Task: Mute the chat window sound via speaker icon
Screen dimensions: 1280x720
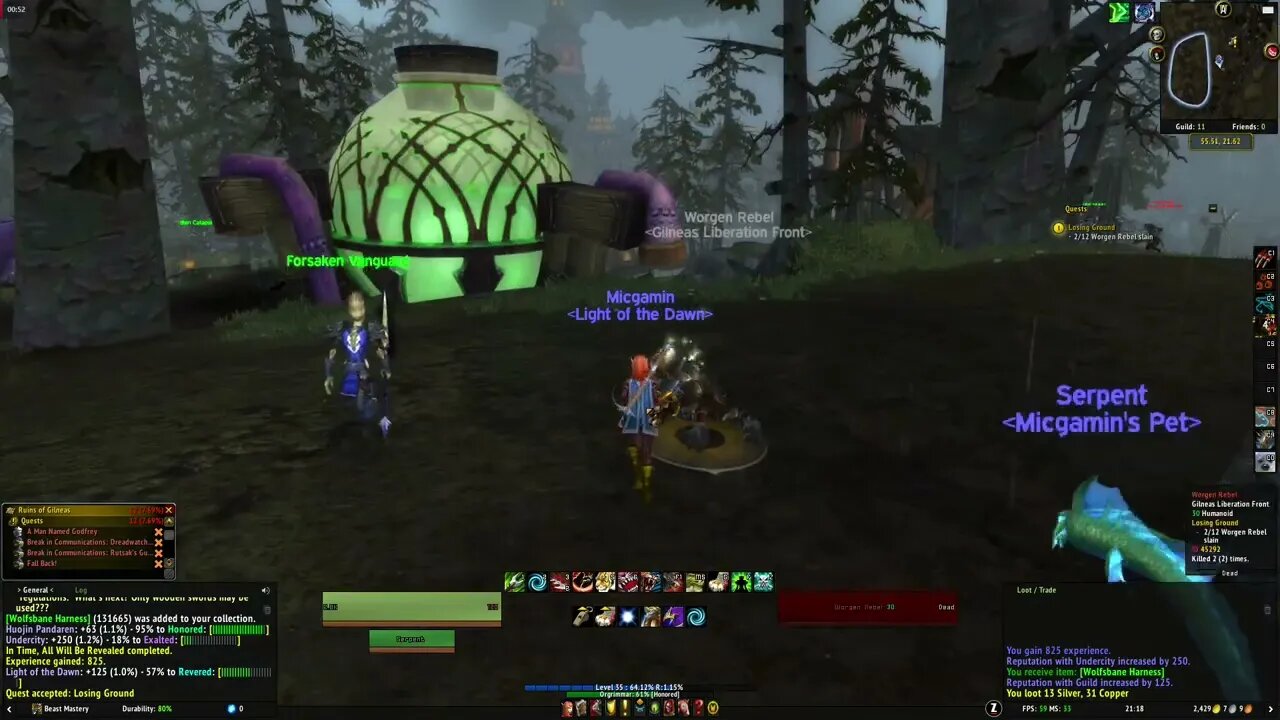Action: click(x=265, y=591)
